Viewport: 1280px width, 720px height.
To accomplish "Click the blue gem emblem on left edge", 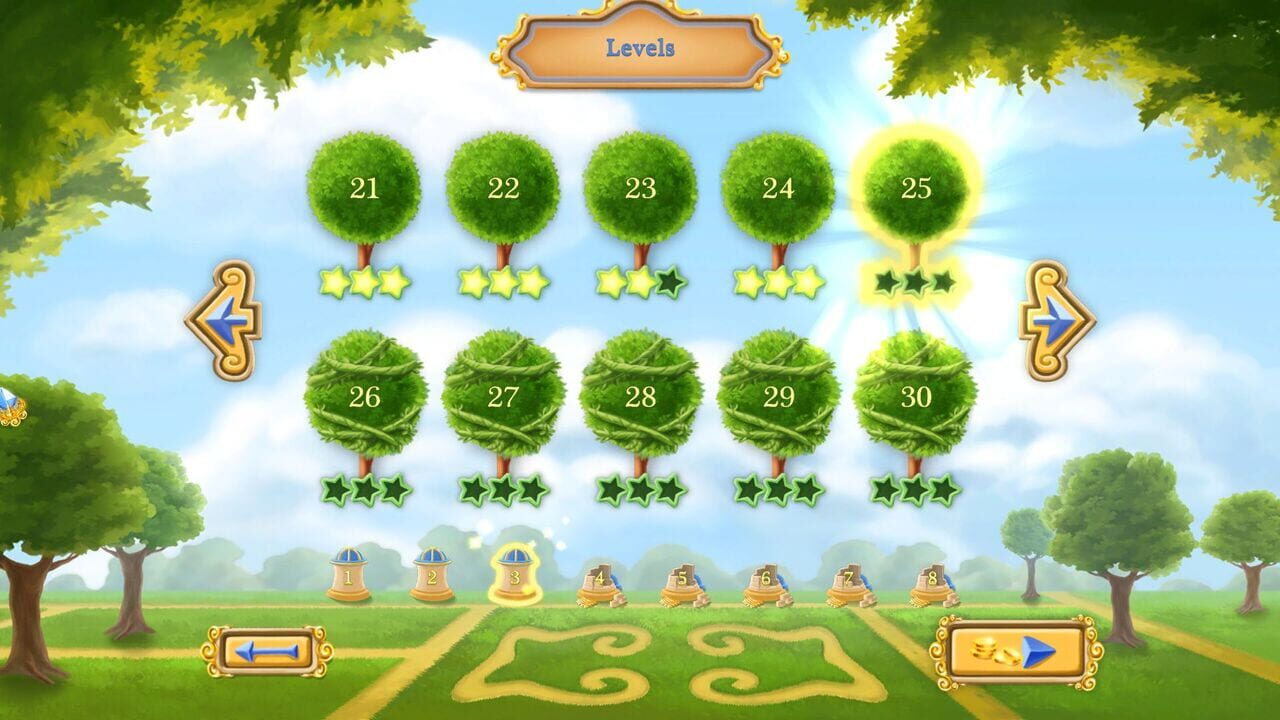I will point(10,400).
